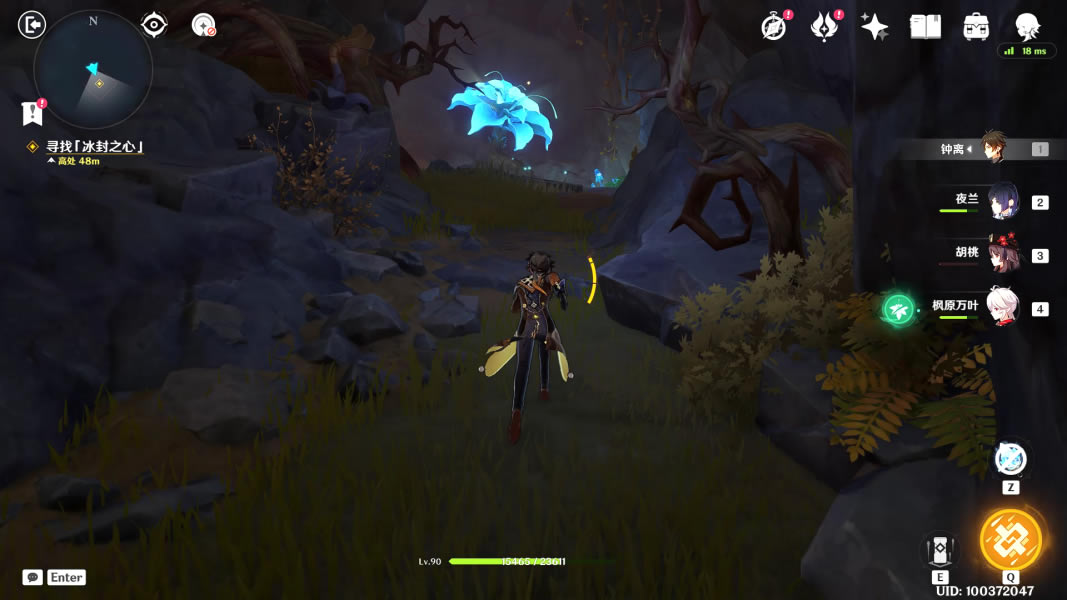The image size is (1067, 600).
Task: Open the character menu head icon
Action: pyautogui.click(x=1027, y=26)
